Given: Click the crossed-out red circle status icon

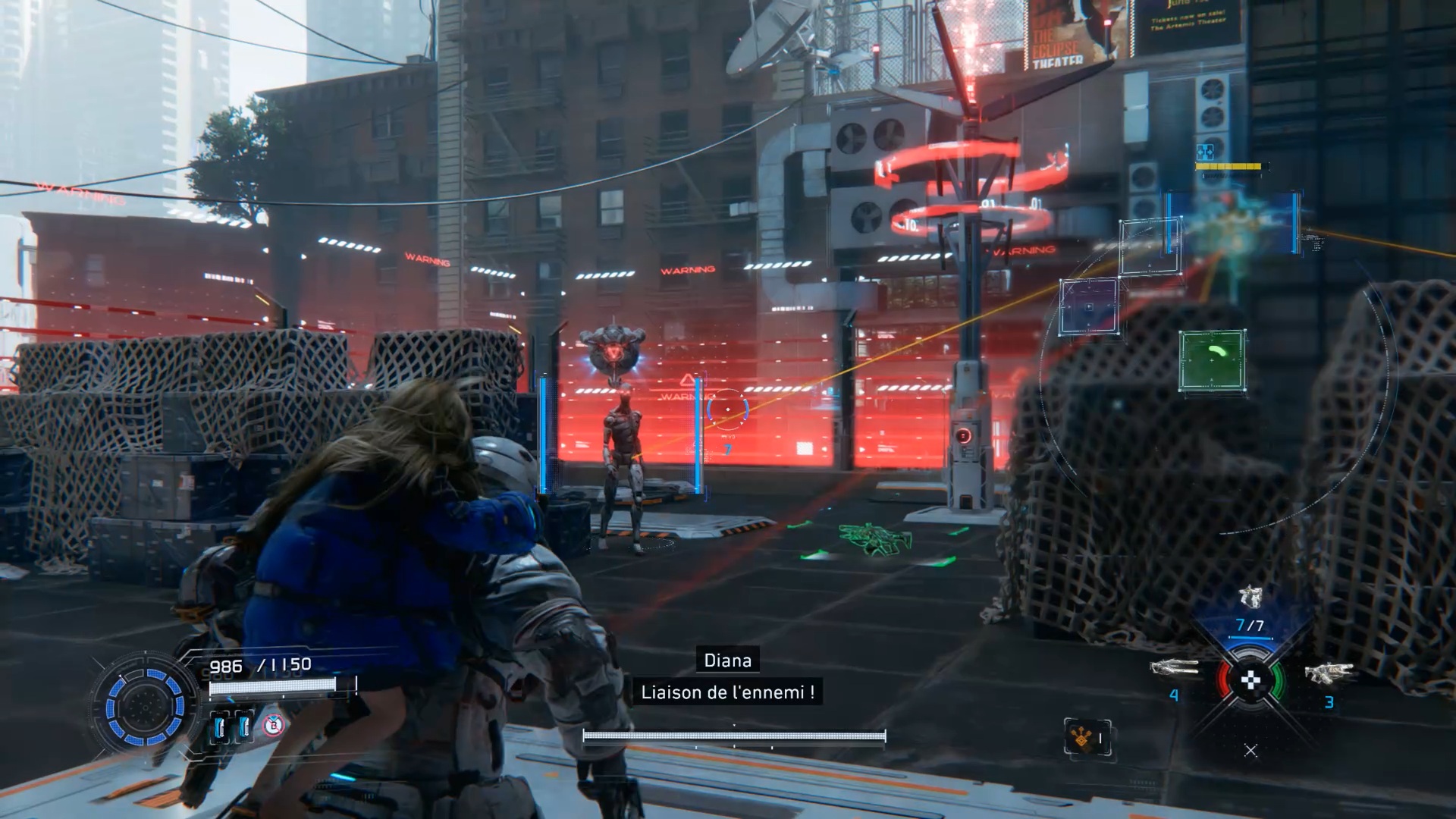Looking at the screenshot, I should coord(274,726).
